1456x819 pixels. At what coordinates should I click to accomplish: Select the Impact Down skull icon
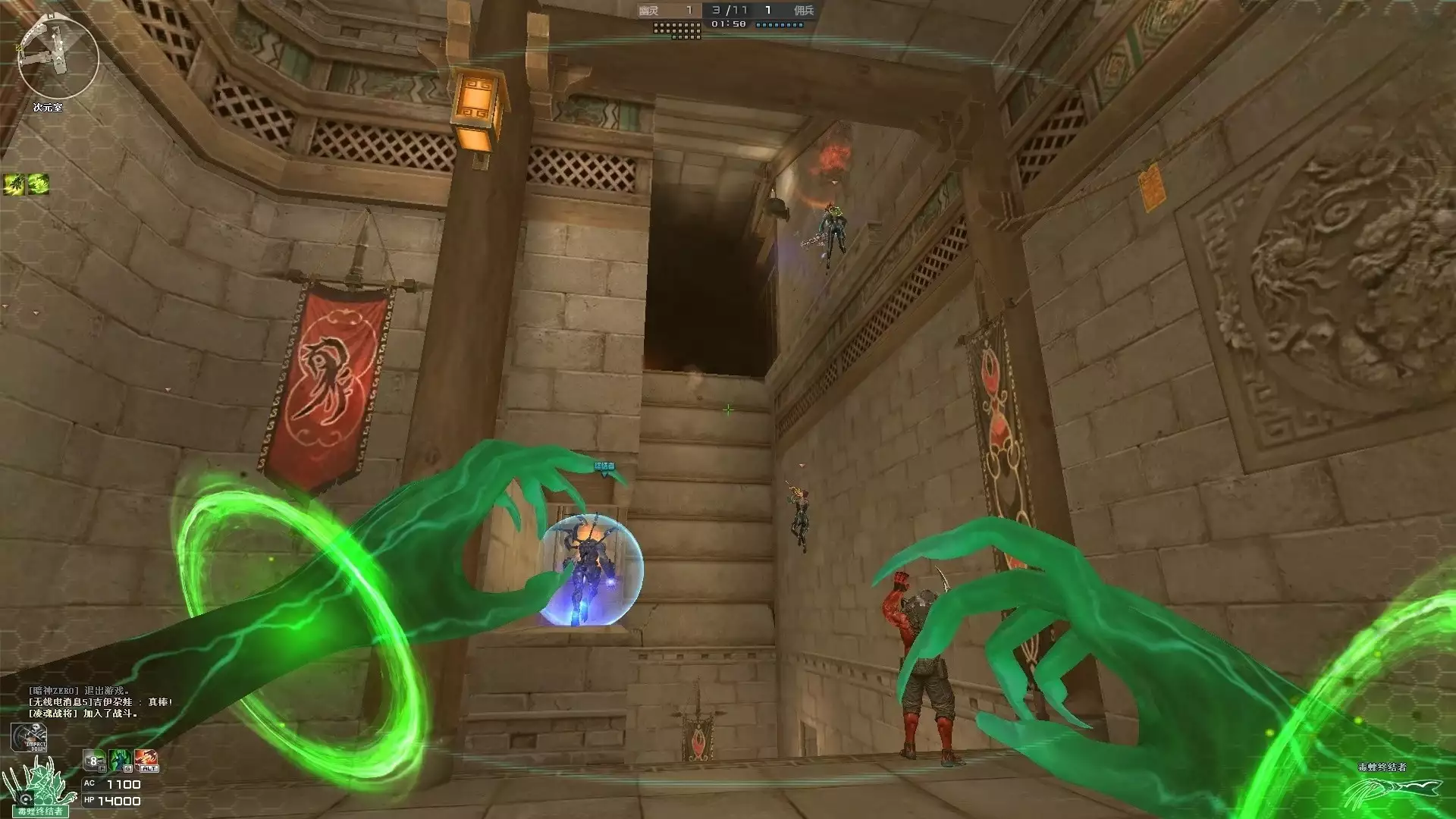click(29, 738)
